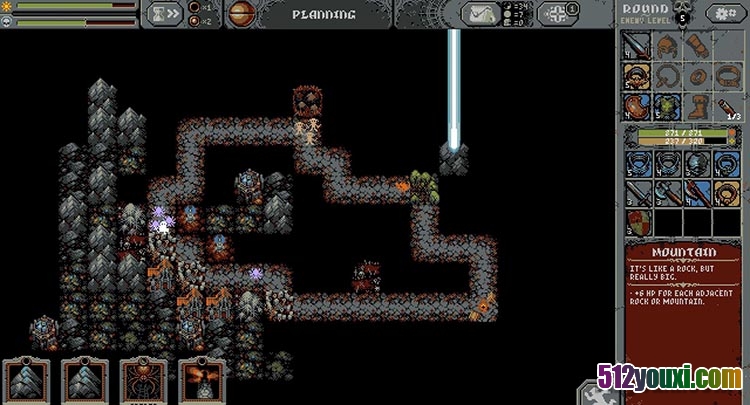
Task: Choose the red-green shield in inventory
Action: pyautogui.click(x=637, y=222)
